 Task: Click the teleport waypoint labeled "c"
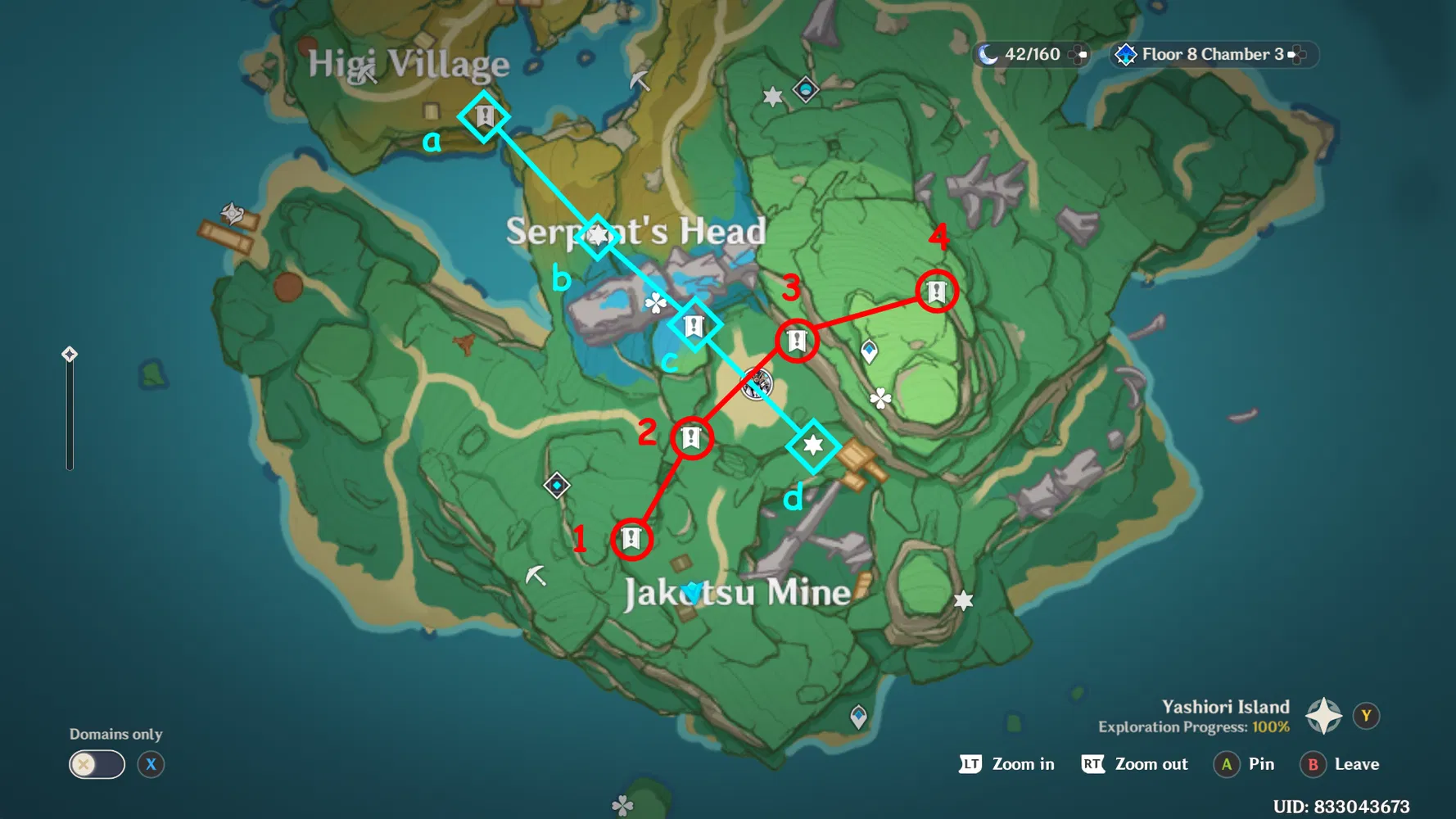pyautogui.click(x=694, y=325)
